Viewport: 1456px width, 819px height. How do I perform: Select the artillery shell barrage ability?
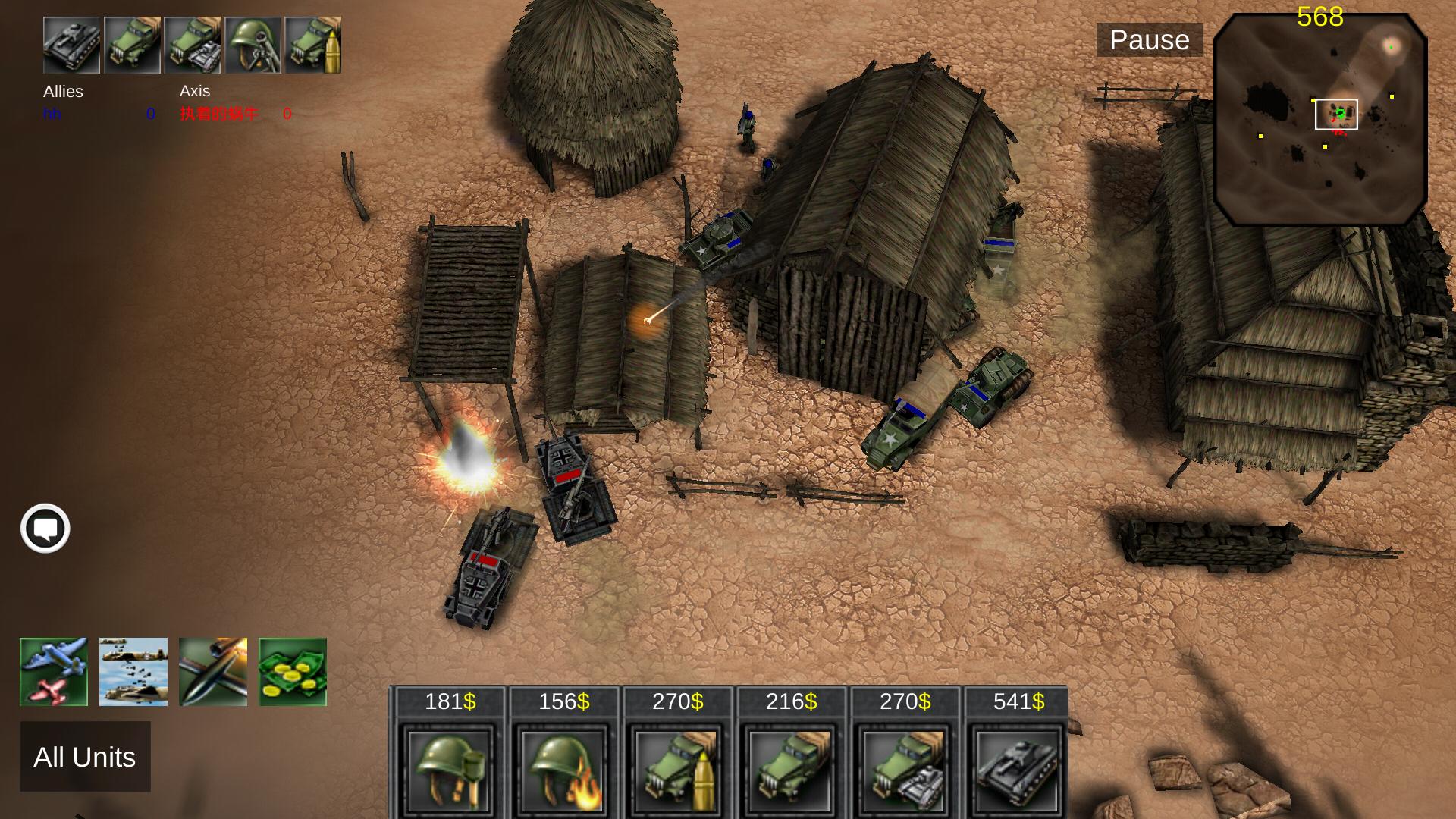click(x=212, y=670)
